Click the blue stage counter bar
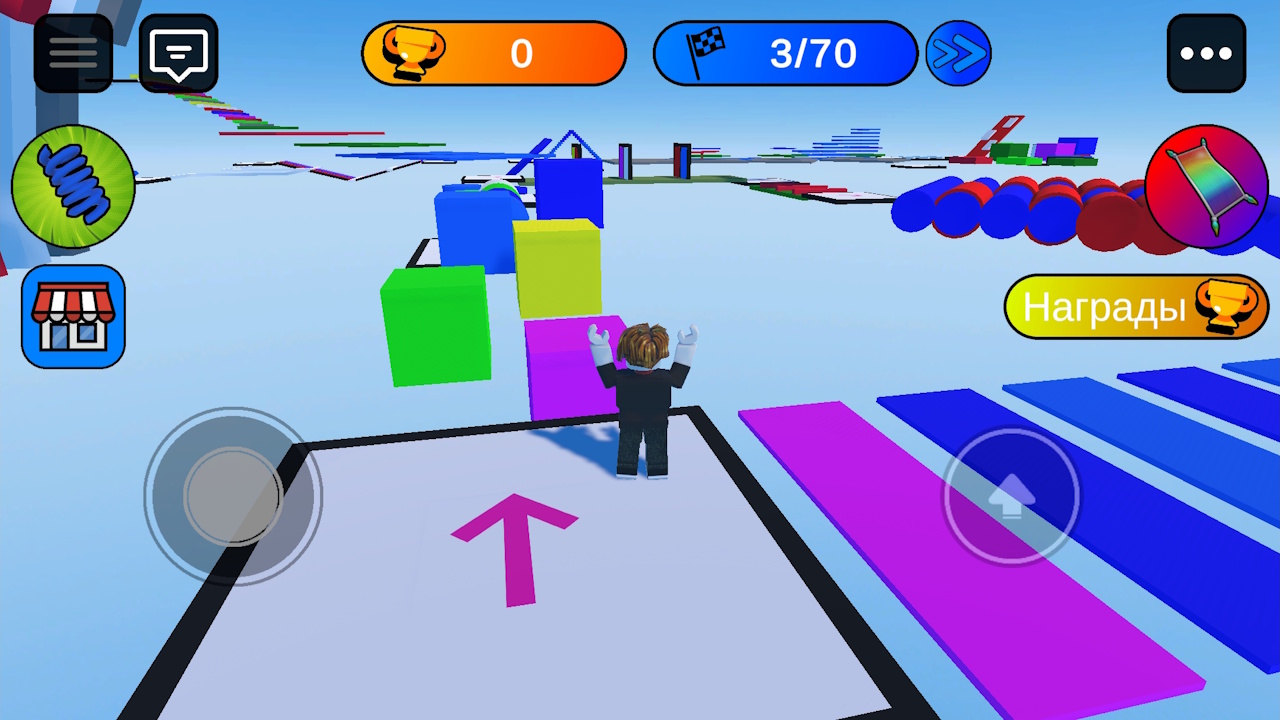 pos(785,53)
